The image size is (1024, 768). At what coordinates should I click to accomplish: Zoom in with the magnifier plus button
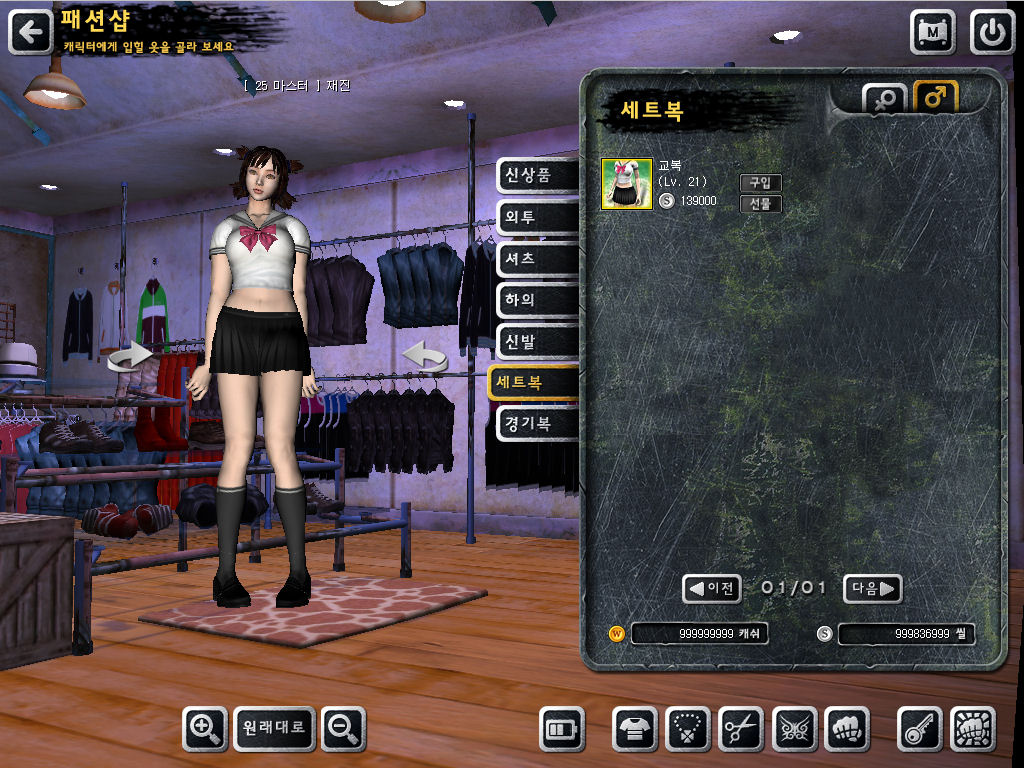[205, 729]
